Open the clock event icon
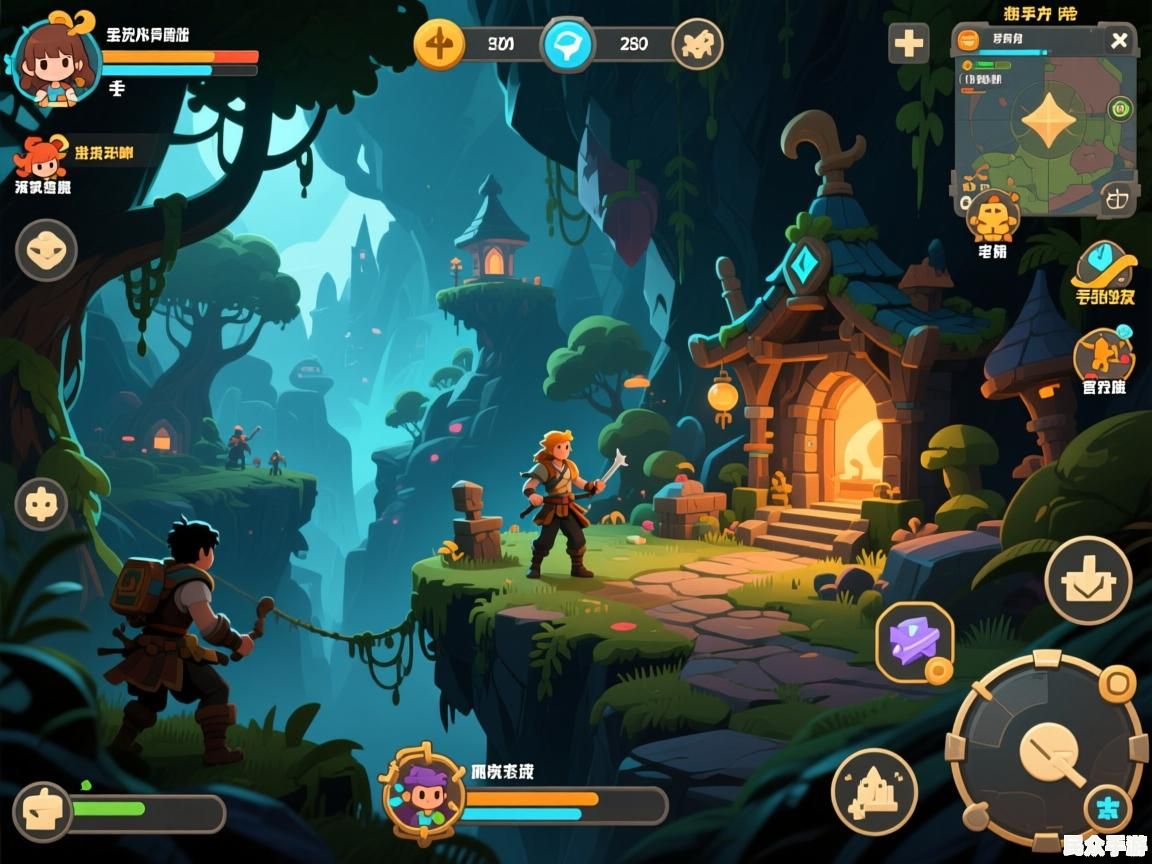1152x864 pixels. [1105, 265]
